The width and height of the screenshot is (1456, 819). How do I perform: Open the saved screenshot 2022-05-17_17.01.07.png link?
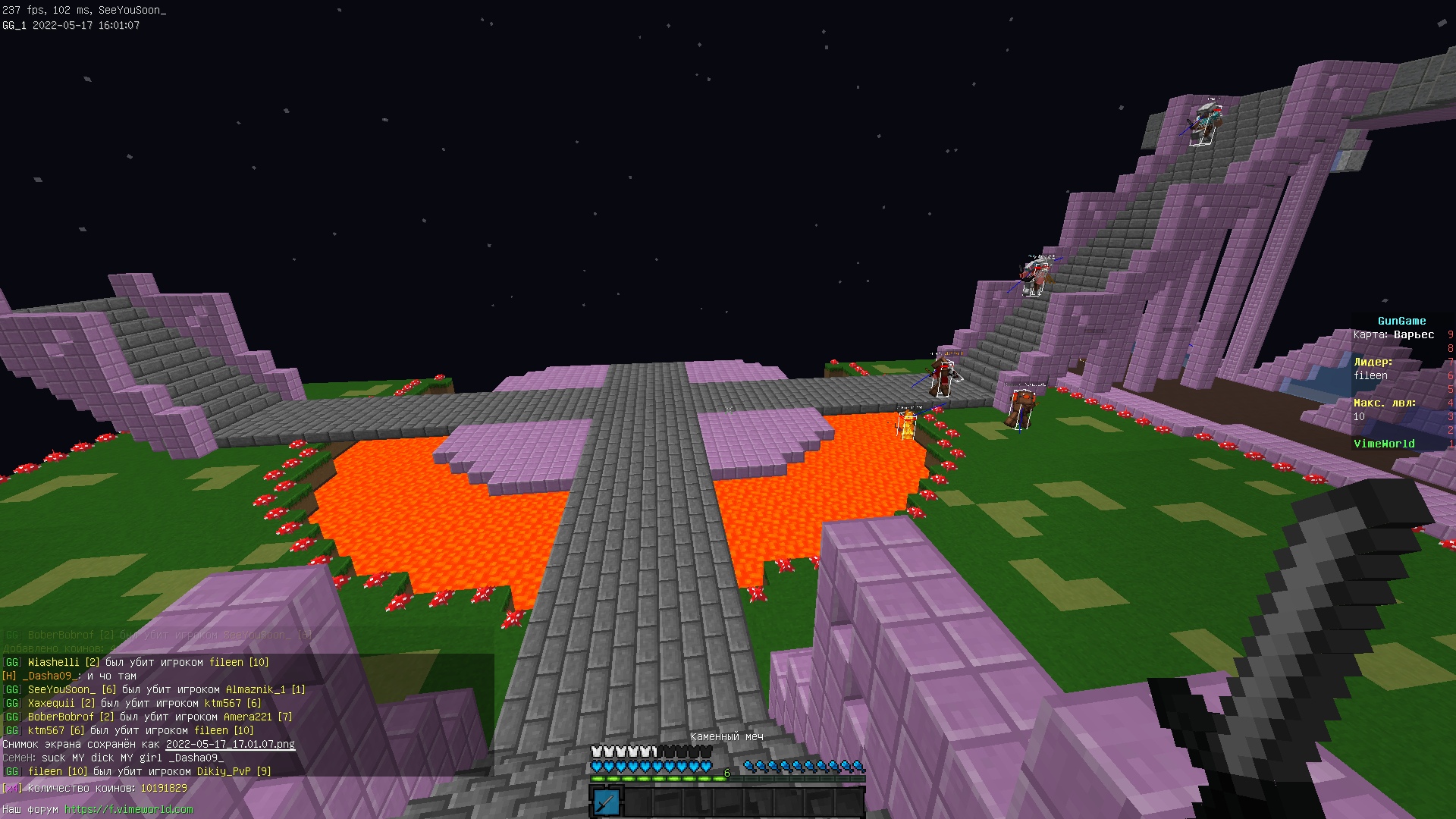[x=230, y=744]
